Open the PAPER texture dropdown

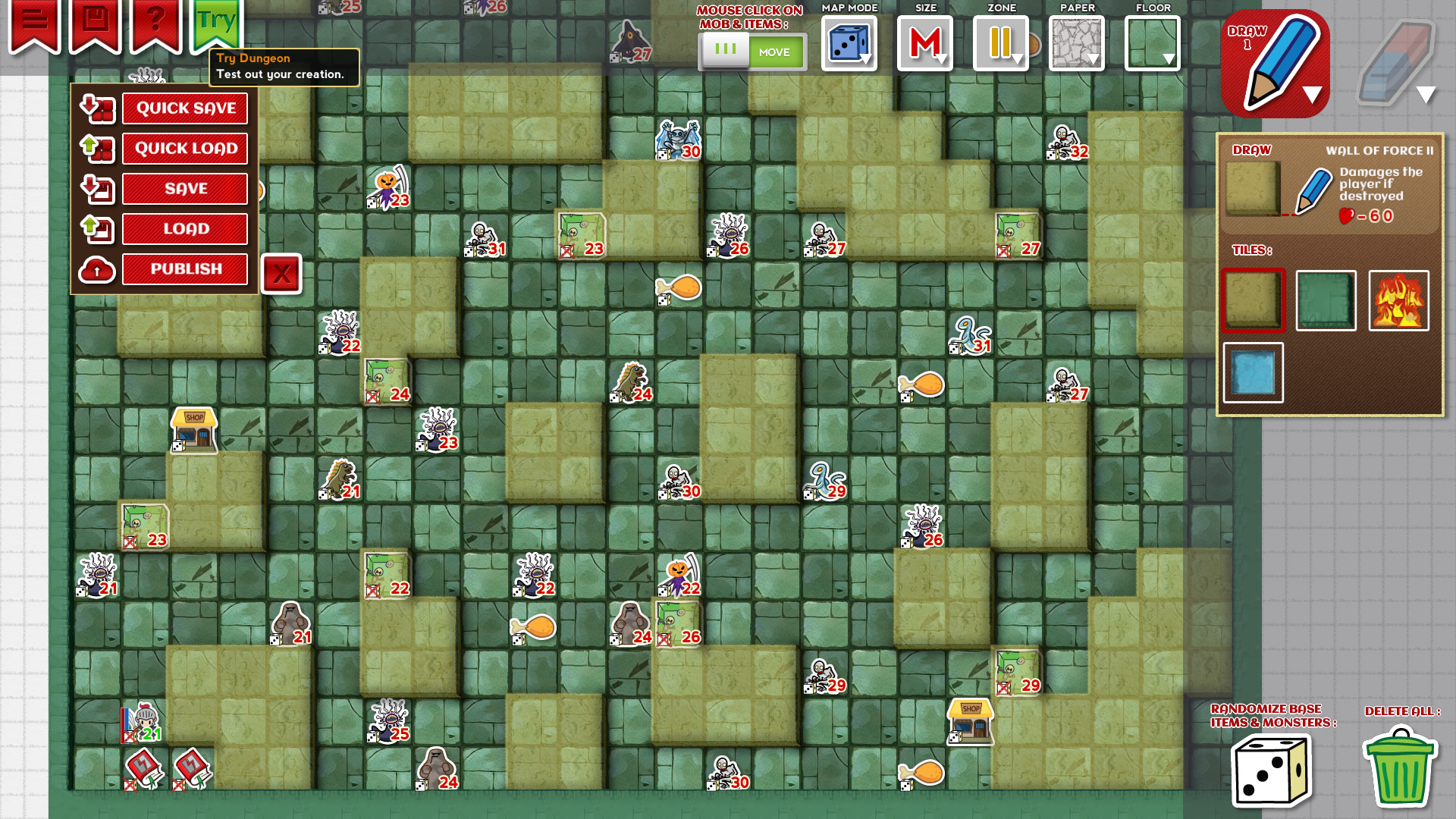tap(1076, 44)
